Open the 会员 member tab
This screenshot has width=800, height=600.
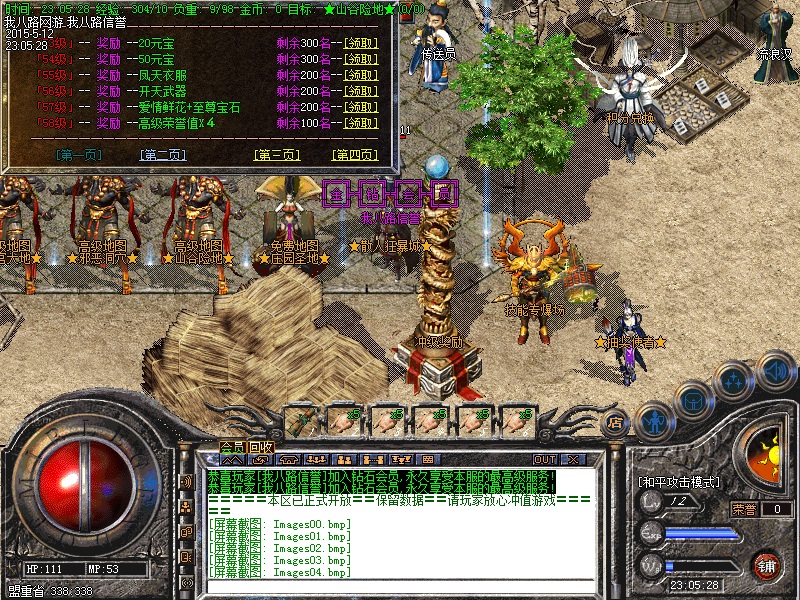232,446
